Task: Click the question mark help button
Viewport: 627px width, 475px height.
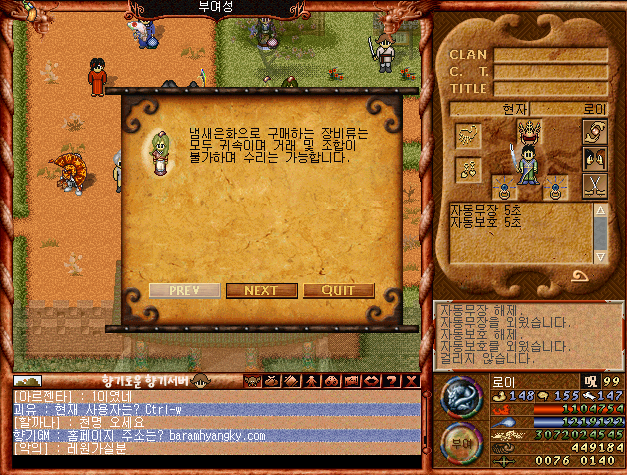Action: [x=394, y=380]
